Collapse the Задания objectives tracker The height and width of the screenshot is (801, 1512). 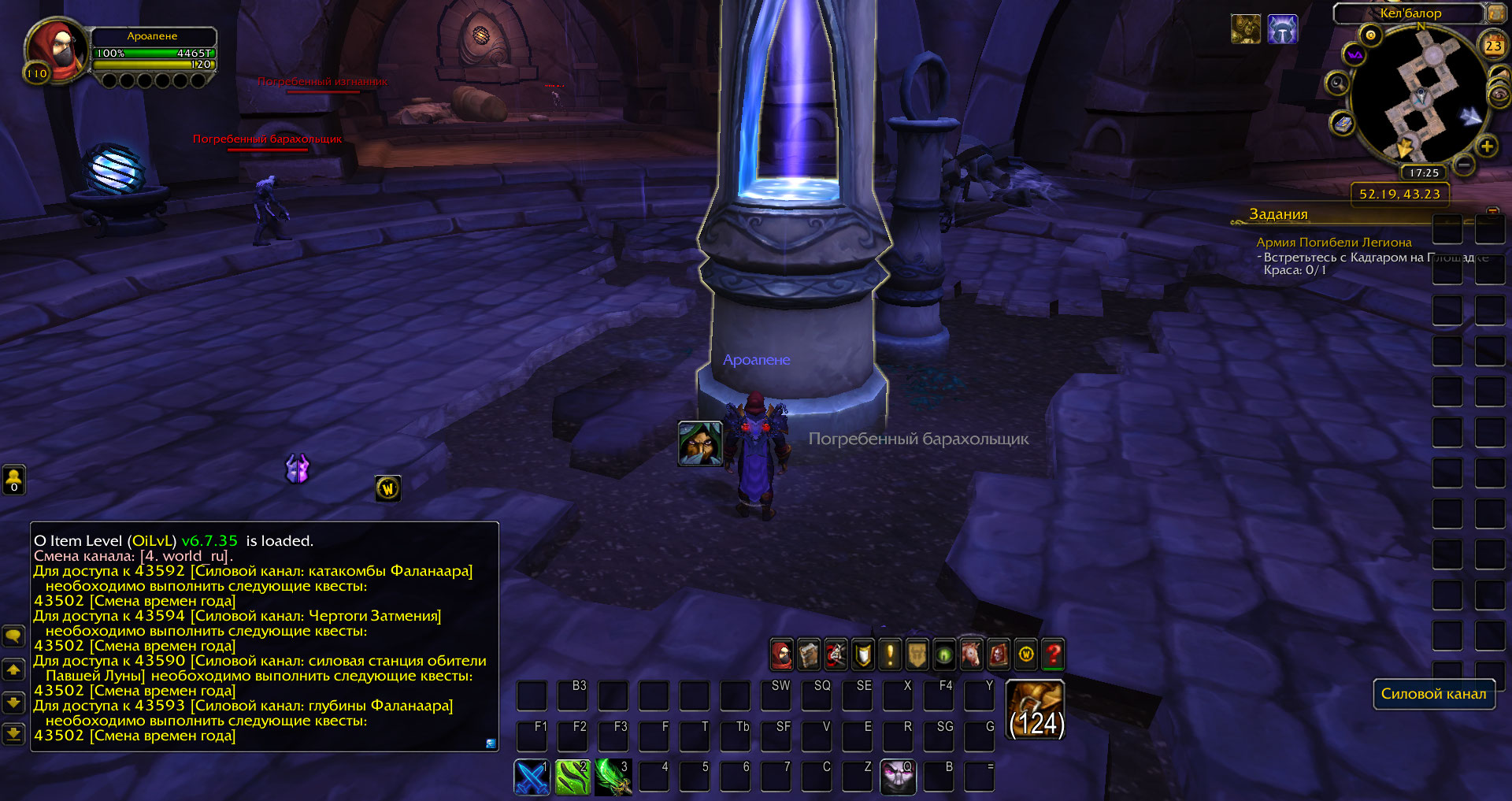coord(1492,212)
